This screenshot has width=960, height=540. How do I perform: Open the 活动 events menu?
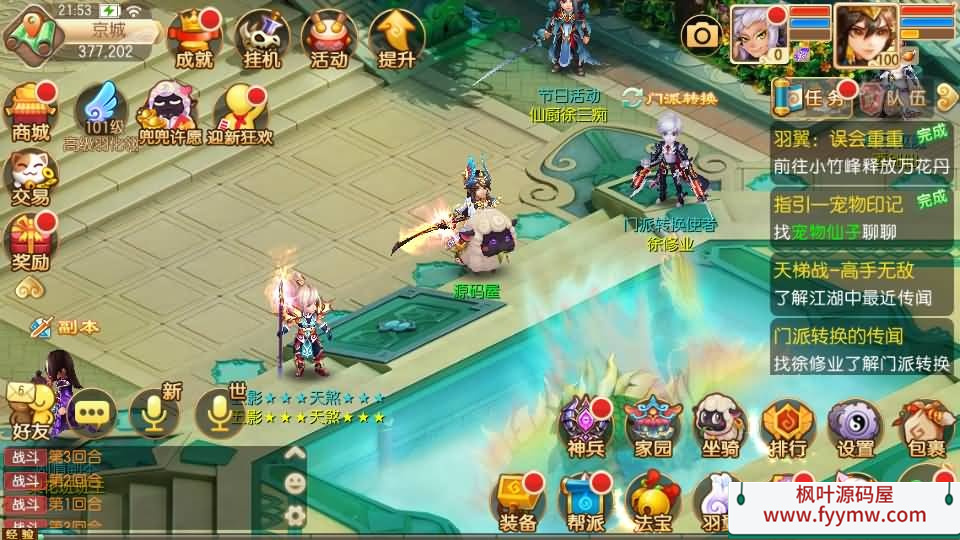pos(329,40)
